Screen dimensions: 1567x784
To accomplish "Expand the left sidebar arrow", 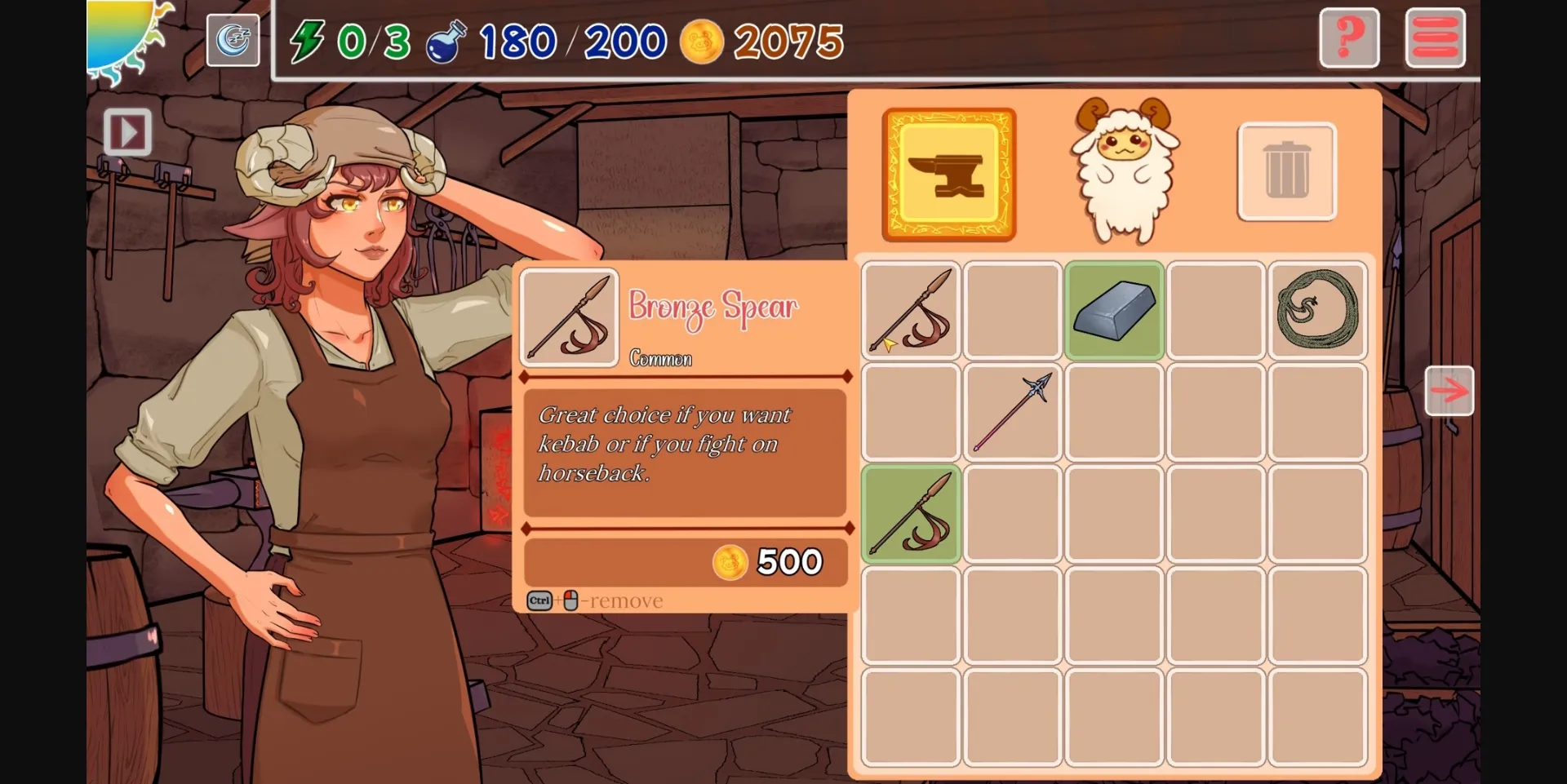I will point(127,132).
